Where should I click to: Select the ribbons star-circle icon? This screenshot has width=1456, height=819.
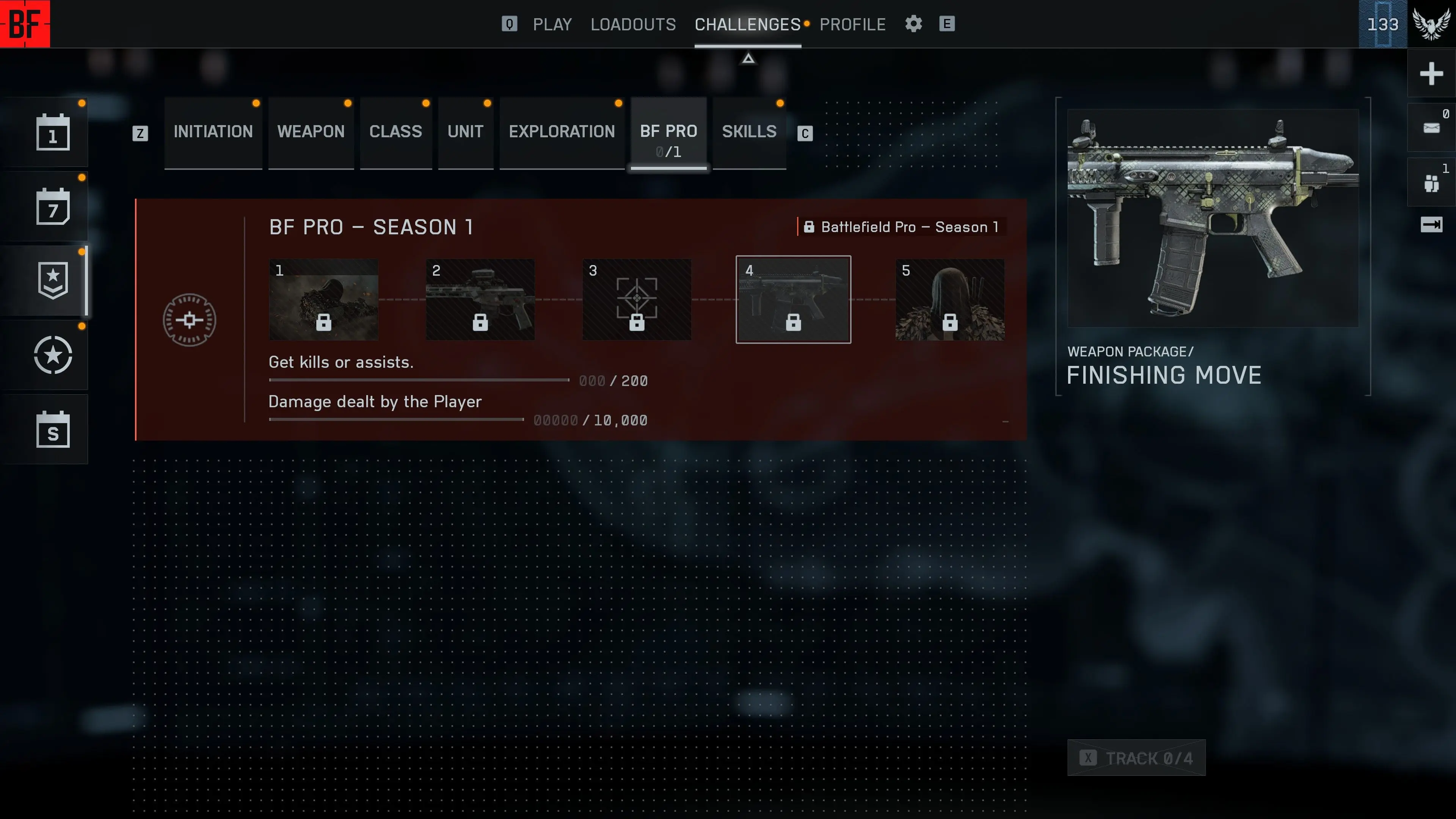(x=53, y=356)
